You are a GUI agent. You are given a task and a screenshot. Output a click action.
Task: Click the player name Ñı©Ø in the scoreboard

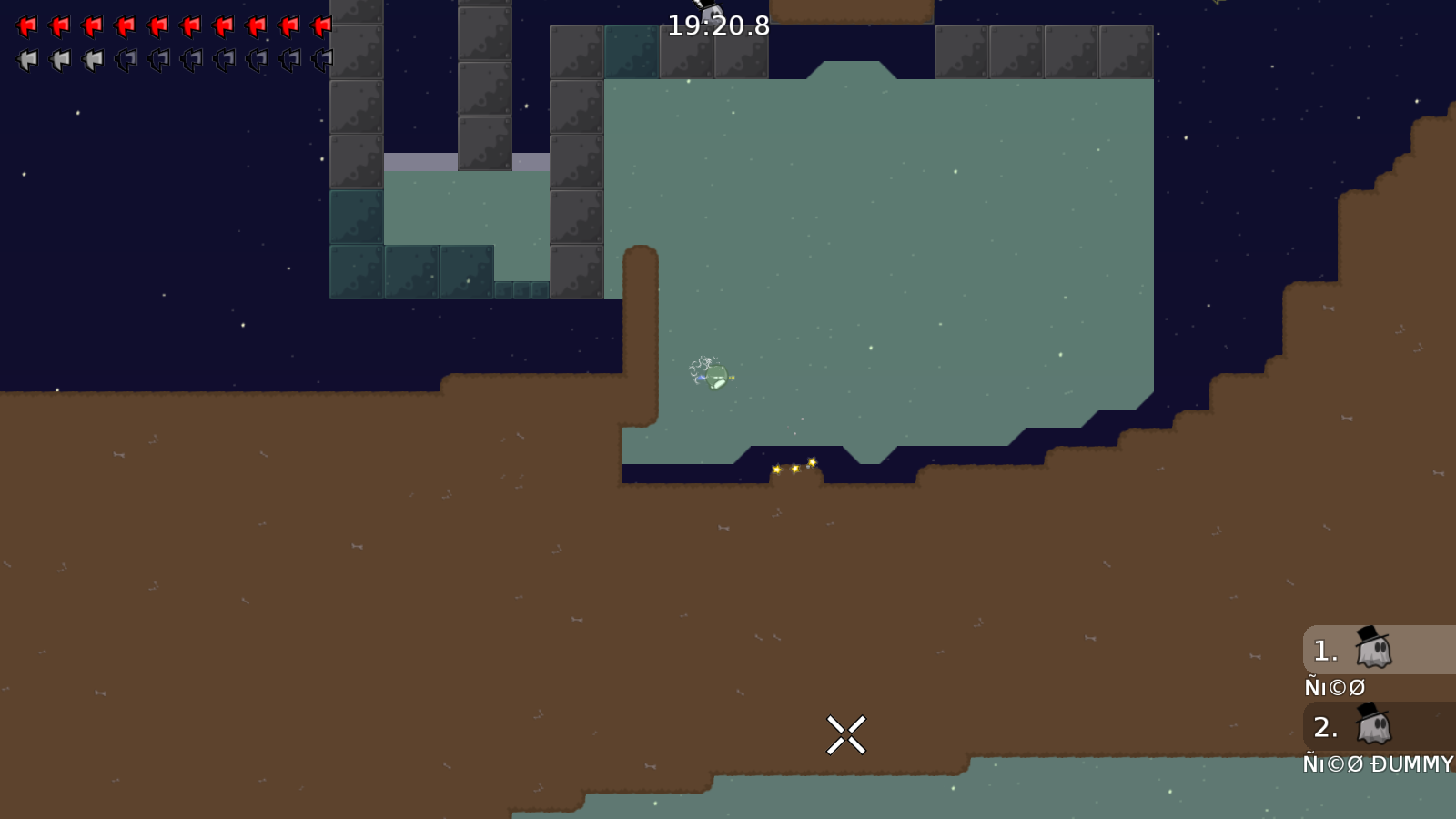(x=1335, y=687)
